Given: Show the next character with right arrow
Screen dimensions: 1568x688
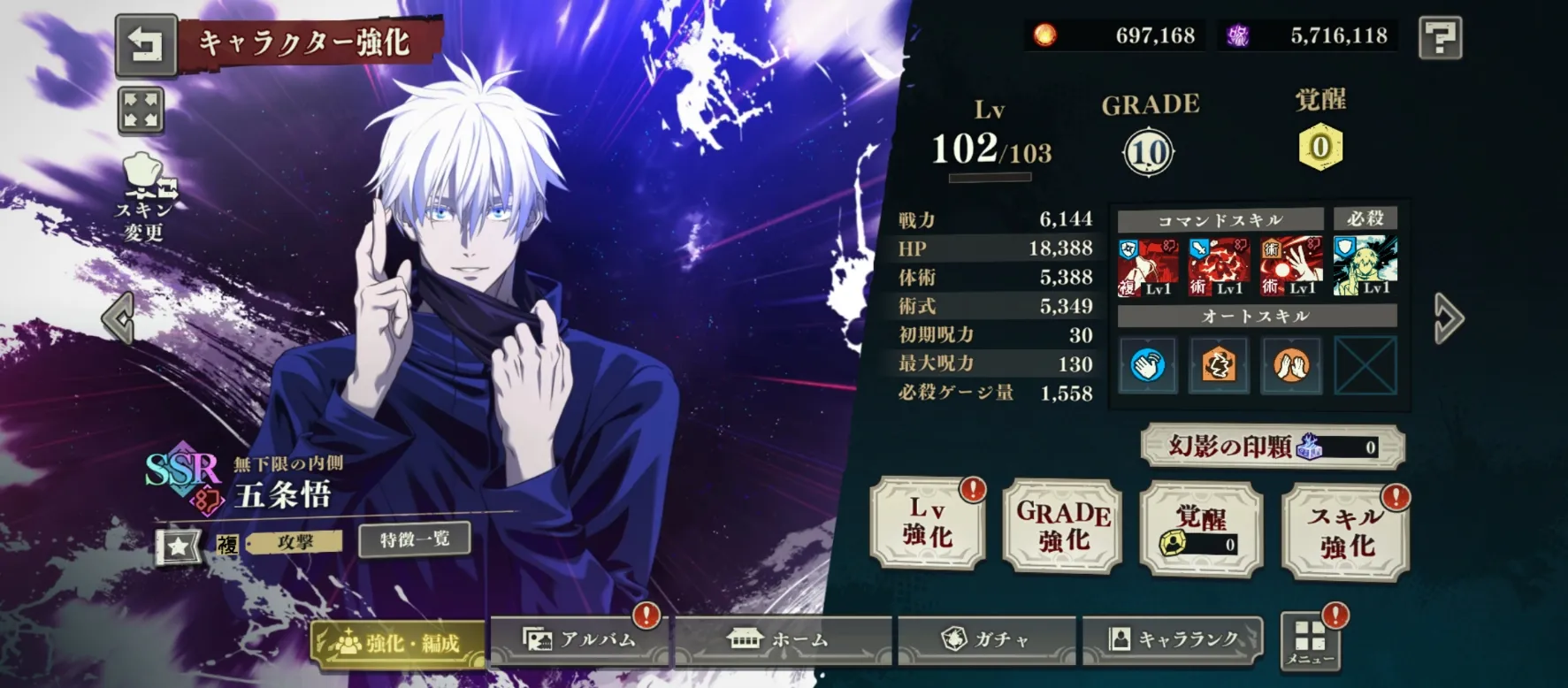Looking at the screenshot, I should pos(1448,318).
